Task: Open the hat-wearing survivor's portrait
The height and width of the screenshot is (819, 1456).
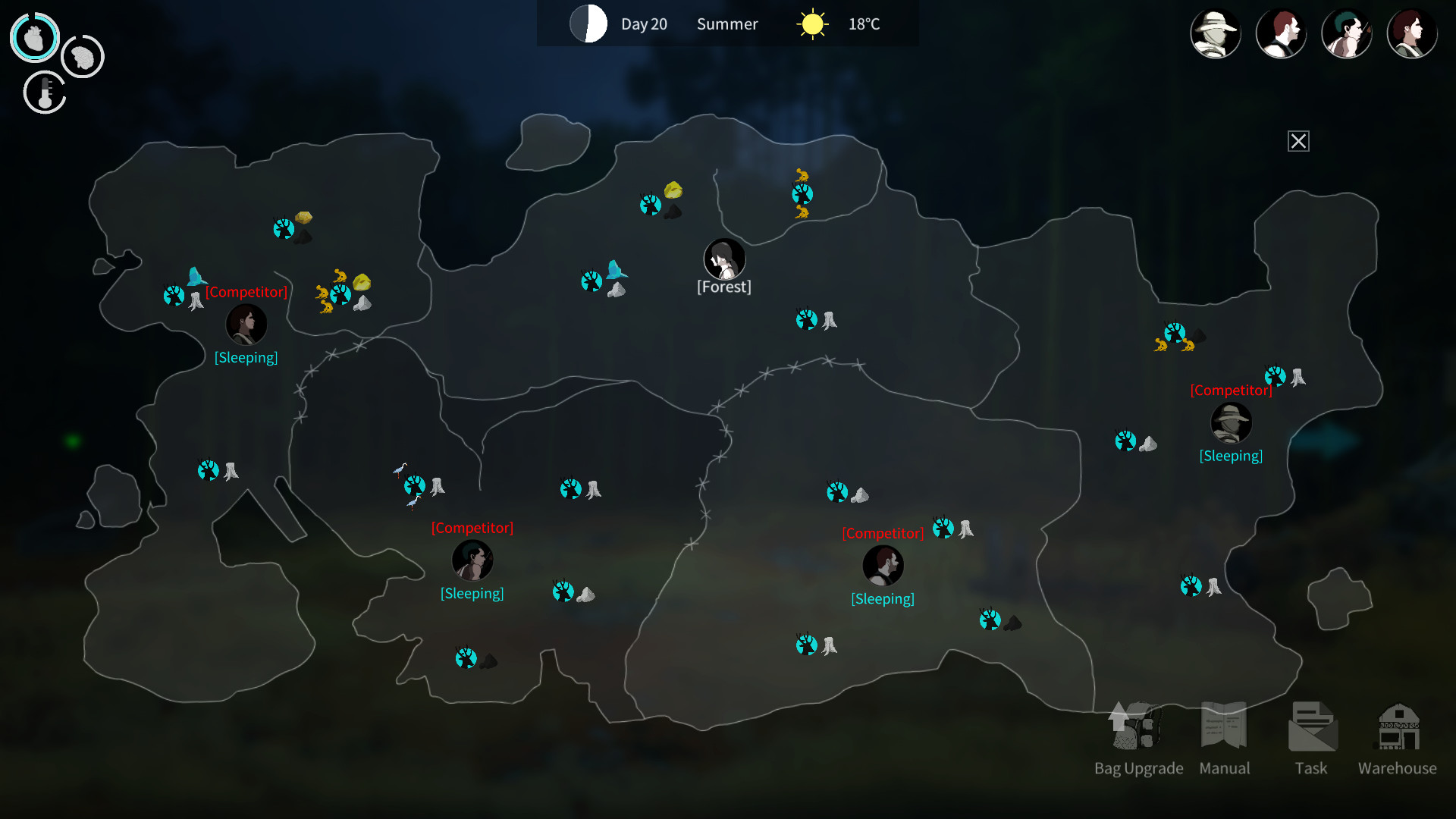Action: 1216,33
